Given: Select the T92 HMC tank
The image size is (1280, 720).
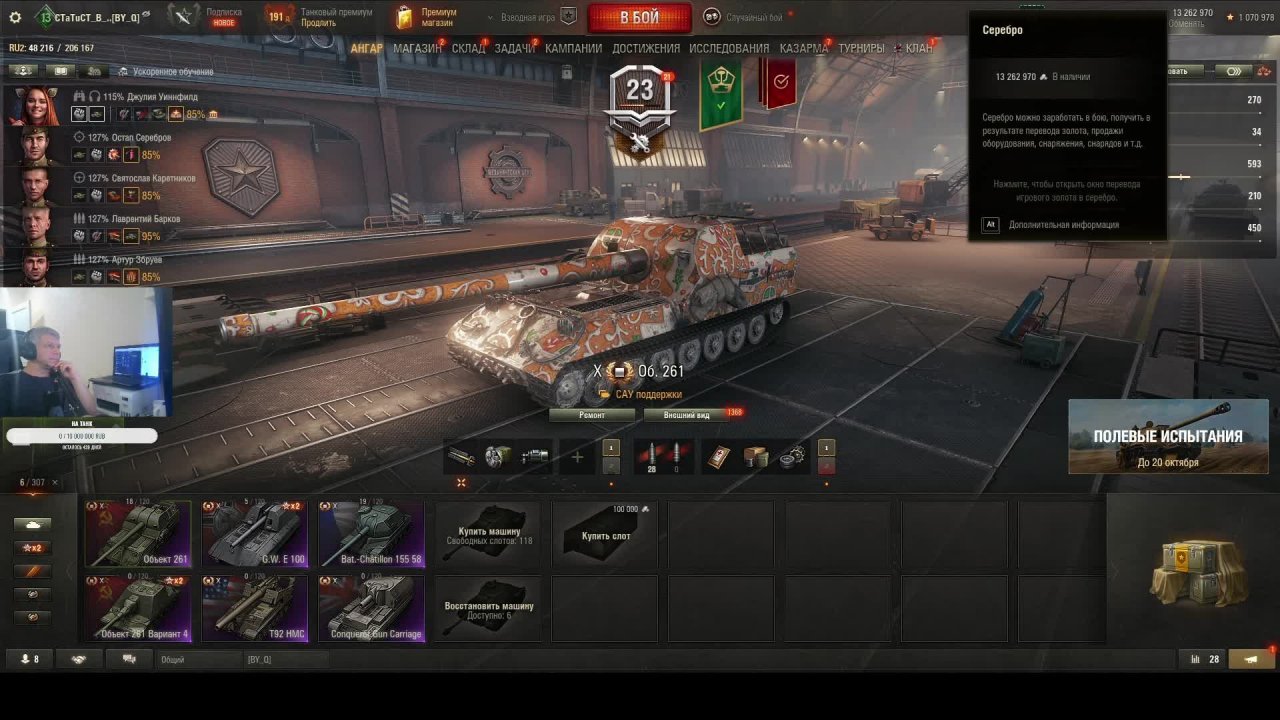Looking at the screenshot, I should point(254,608).
